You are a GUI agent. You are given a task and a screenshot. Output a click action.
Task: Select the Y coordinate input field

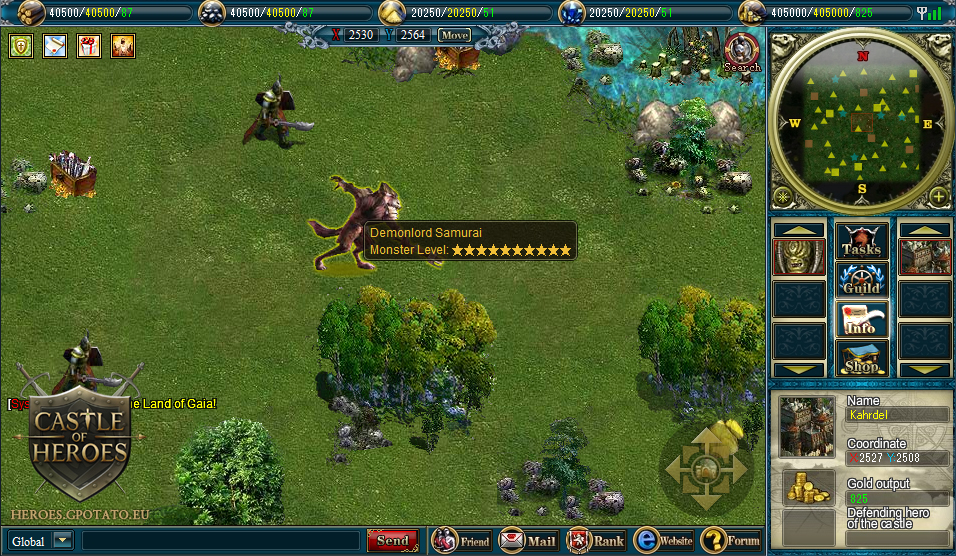tap(414, 35)
